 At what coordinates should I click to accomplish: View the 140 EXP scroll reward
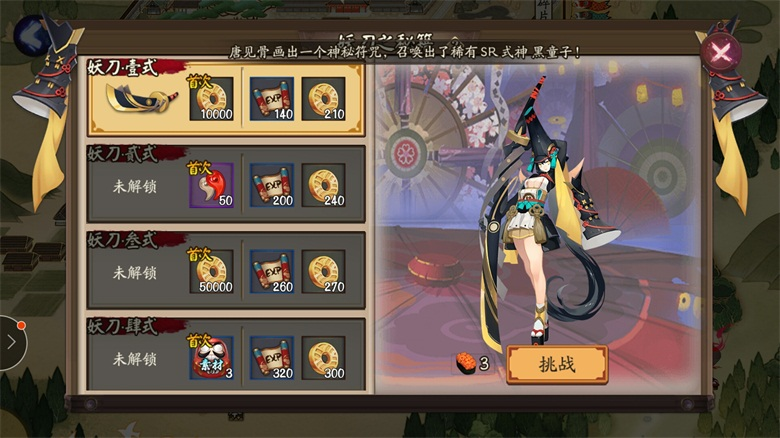coord(271,98)
